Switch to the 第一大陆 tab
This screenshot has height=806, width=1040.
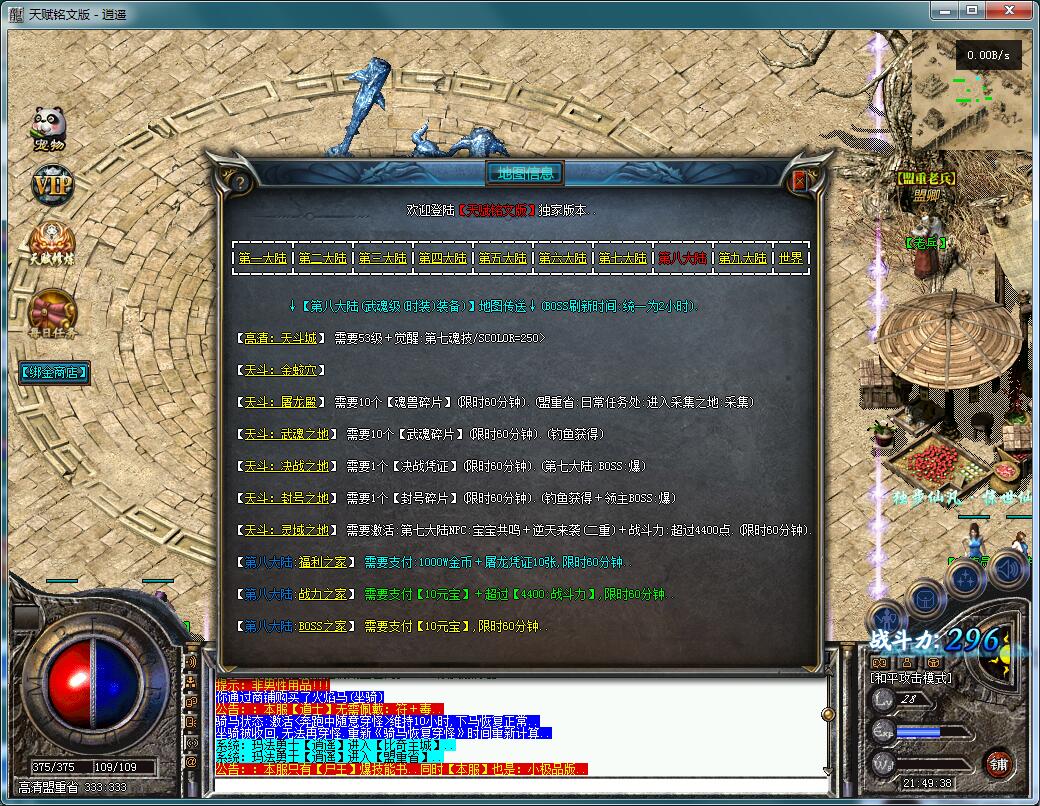(x=262, y=258)
